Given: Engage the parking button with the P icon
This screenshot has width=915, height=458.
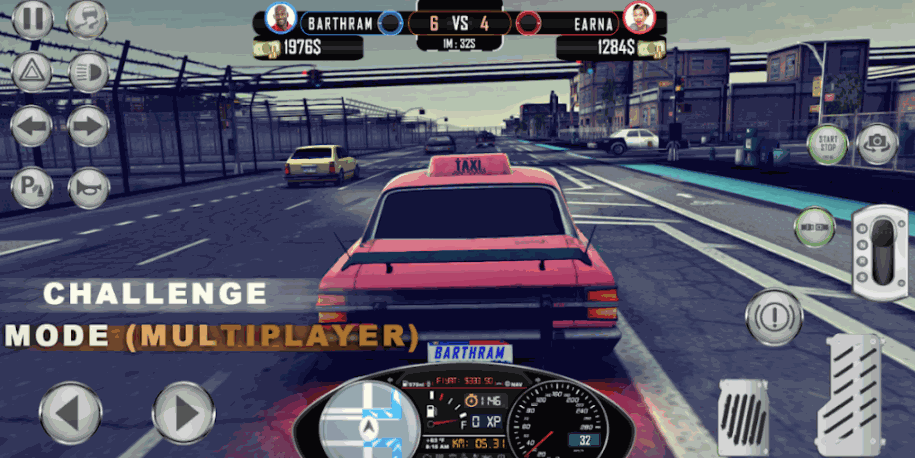Looking at the screenshot, I should (x=32, y=187).
